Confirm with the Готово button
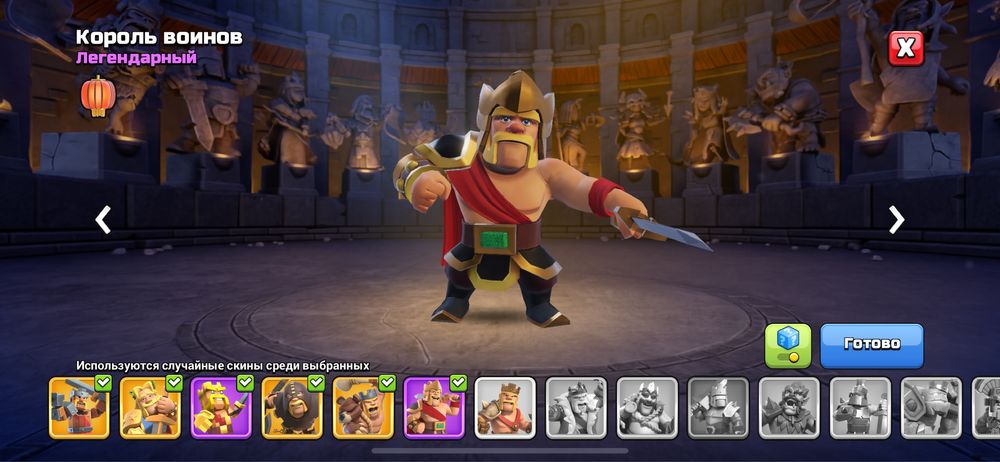Screen dimensions: 1000x462 pos(871,345)
